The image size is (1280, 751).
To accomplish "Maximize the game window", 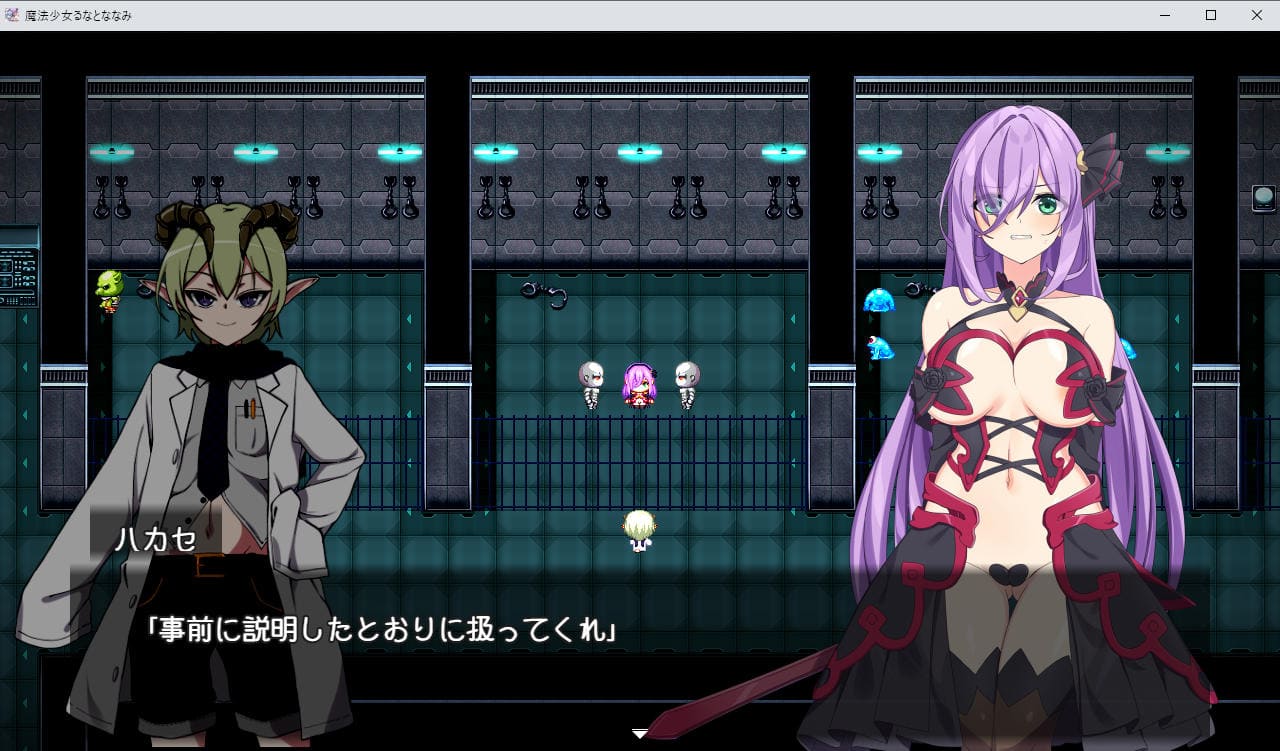I will pos(1211,15).
